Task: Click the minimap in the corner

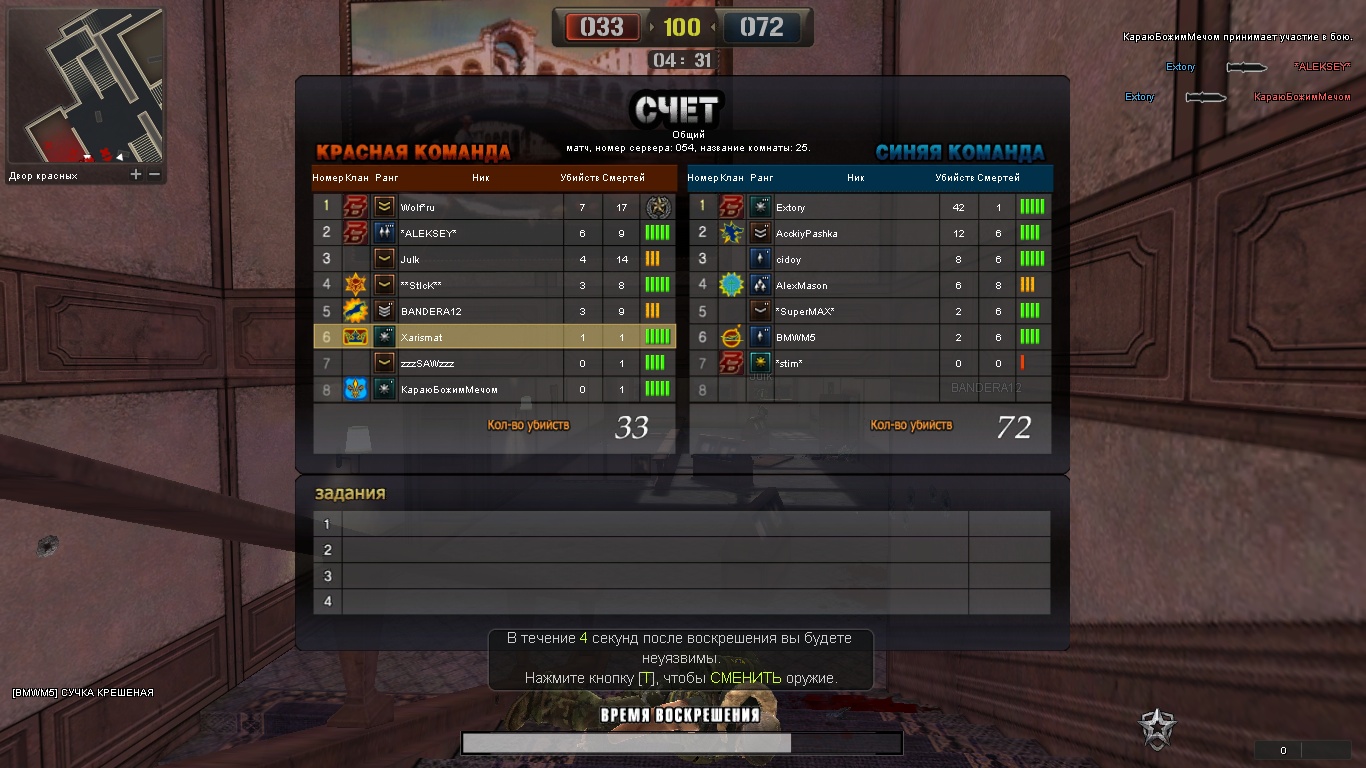Action: pos(85,86)
